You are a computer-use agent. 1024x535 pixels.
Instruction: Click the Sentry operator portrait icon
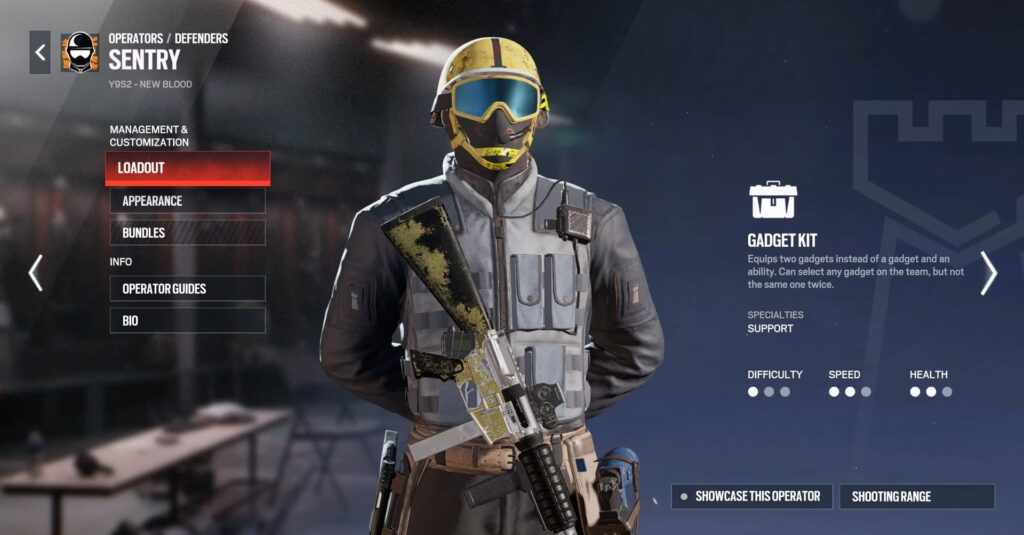tap(79, 52)
